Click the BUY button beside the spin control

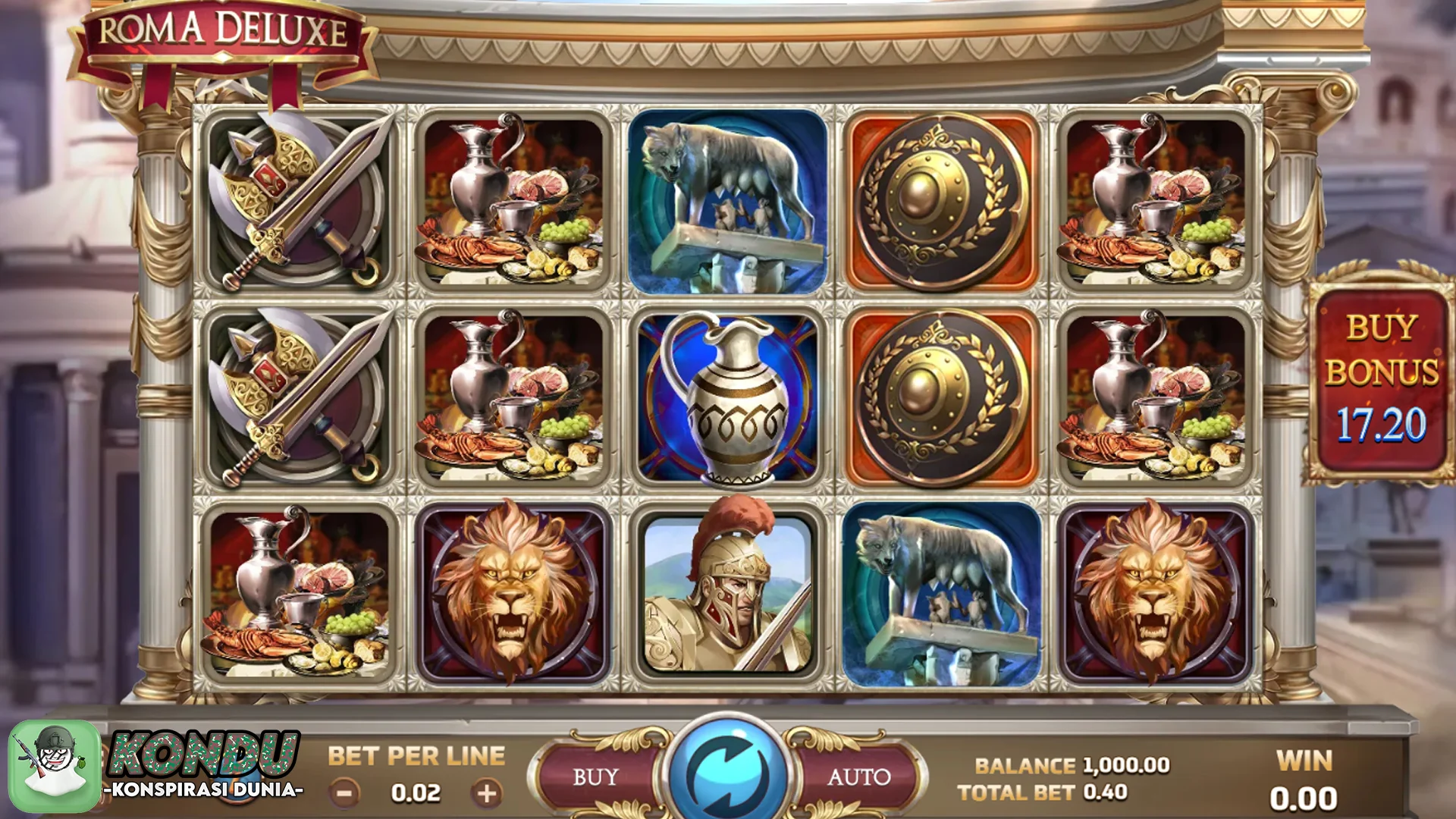596,777
